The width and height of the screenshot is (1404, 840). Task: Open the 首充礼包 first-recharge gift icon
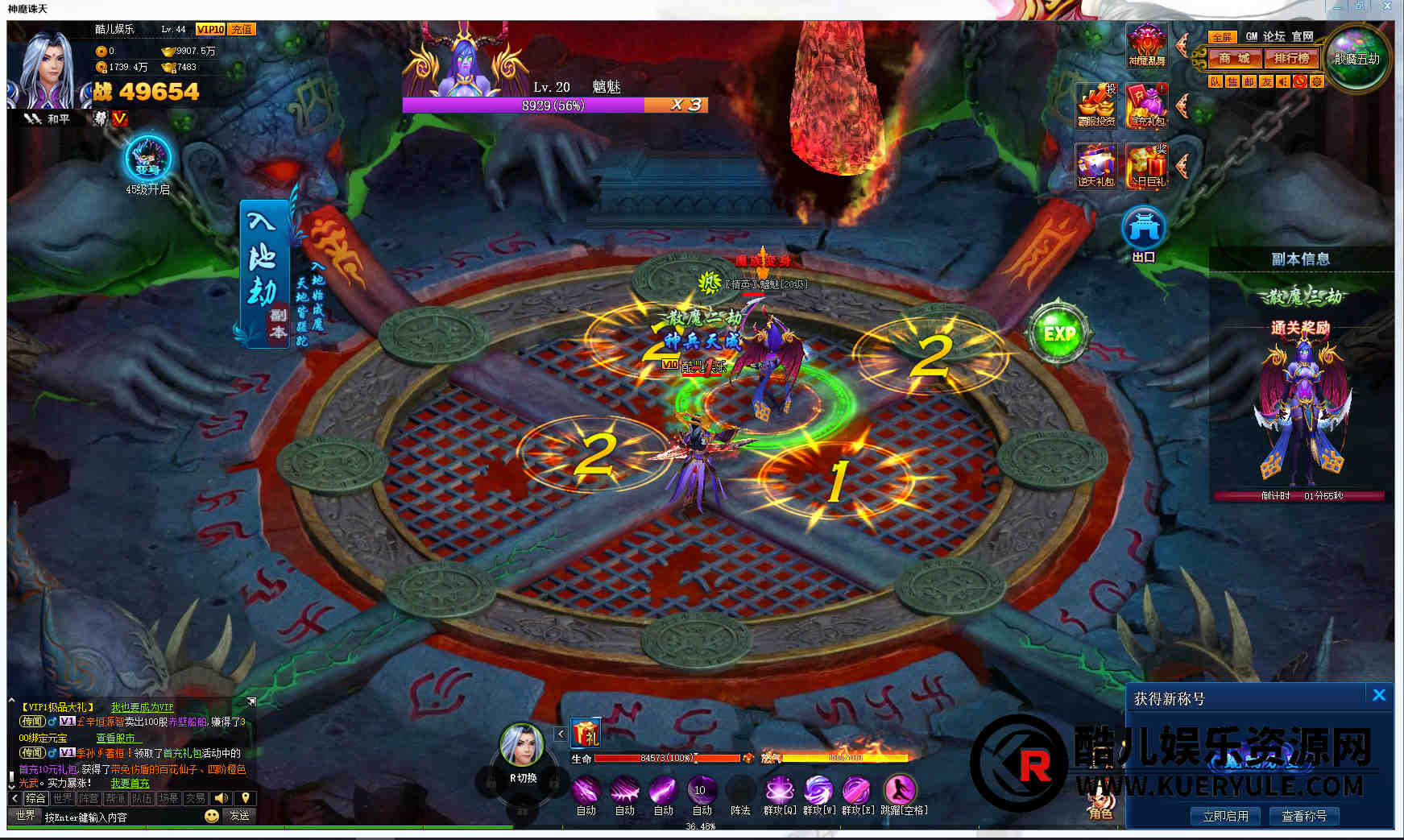(1147, 106)
